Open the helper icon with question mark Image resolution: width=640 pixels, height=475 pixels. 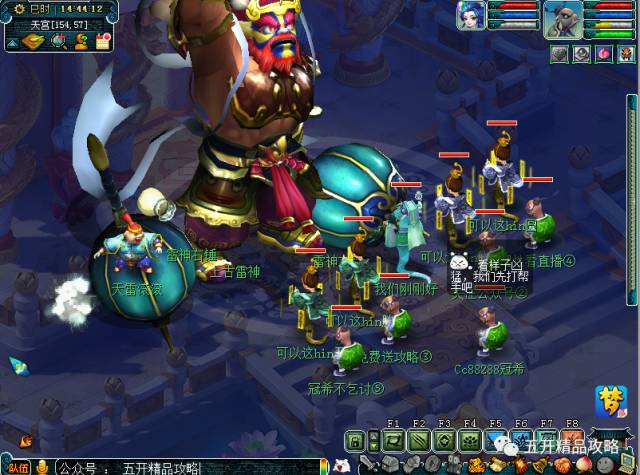click(x=81, y=41)
